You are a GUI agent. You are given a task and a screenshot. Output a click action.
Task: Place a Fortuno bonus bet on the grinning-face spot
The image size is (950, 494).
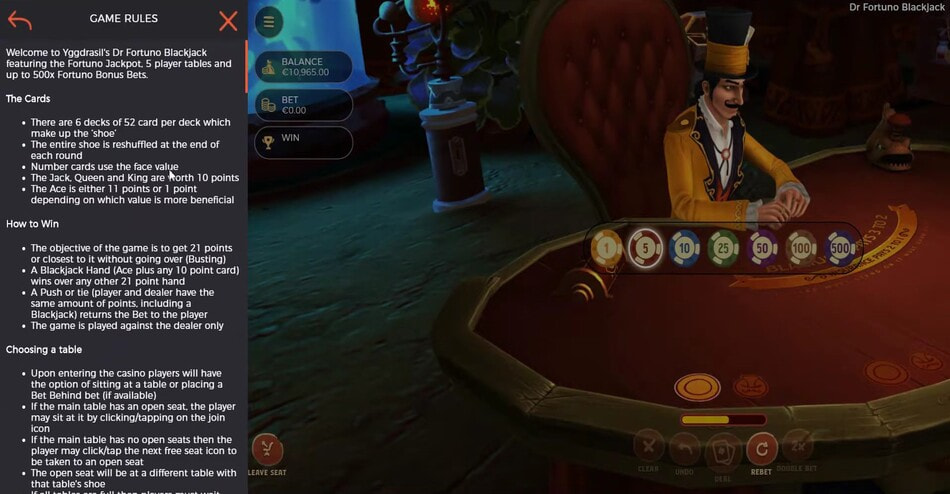click(x=750, y=385)
